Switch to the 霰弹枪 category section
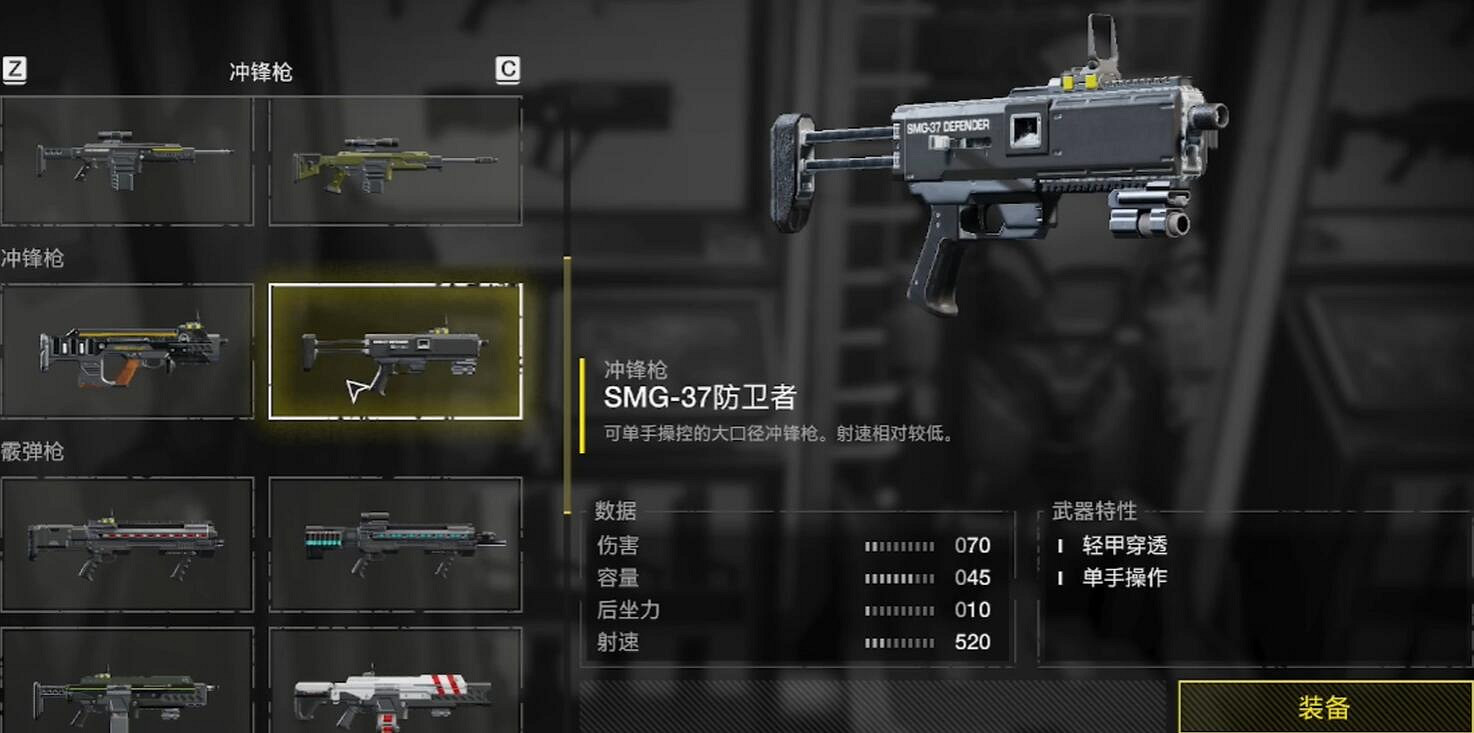The height and width of the screenshot is (733, 1474). point(33,451)
